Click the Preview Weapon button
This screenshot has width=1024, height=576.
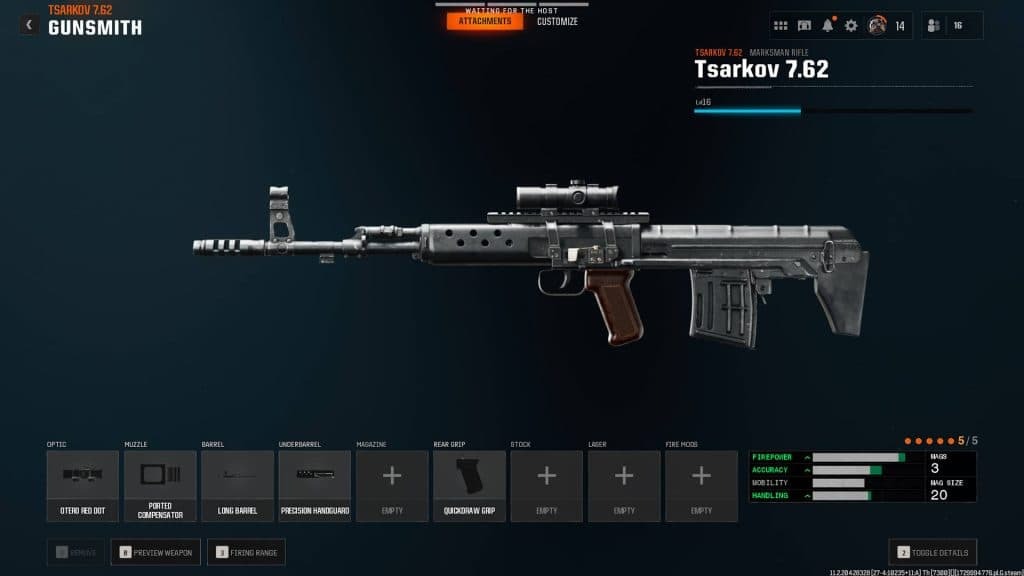click(155, 551)
